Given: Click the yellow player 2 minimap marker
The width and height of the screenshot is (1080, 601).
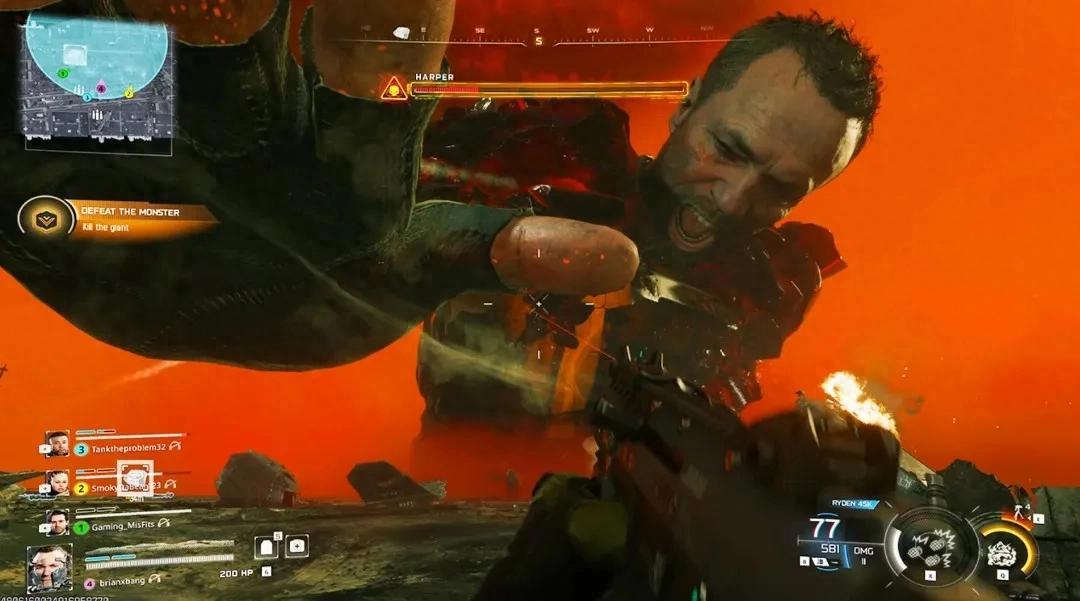Looking at the screenshot, I should click(128, 92).
